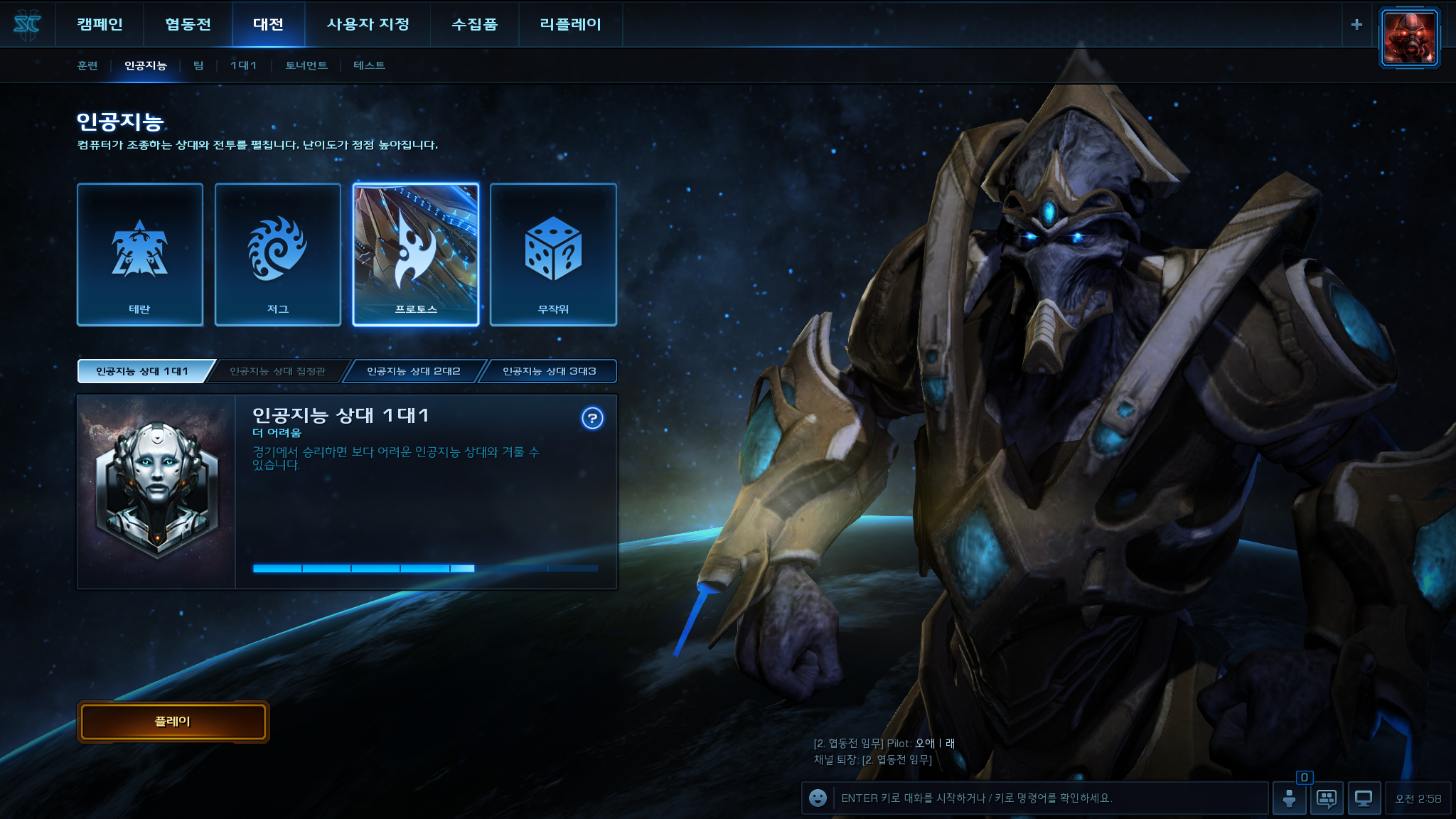Choose the 토너먼트 tournament sub-tab
Screen dimensions: 1456x819
click(306, 65)
